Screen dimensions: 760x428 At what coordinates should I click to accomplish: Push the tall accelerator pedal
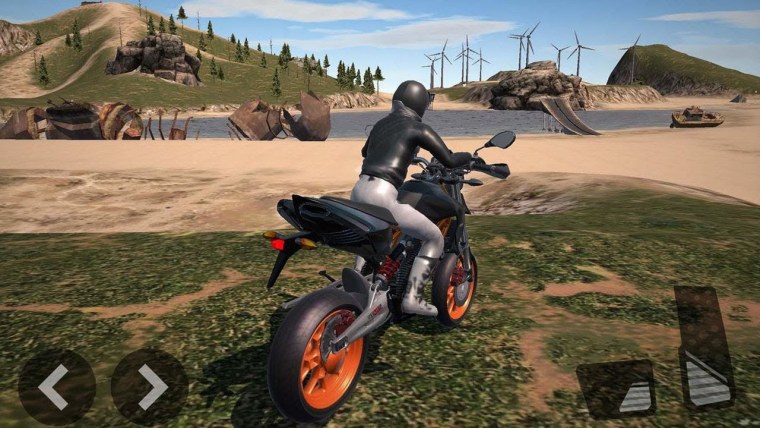(705, 346)
